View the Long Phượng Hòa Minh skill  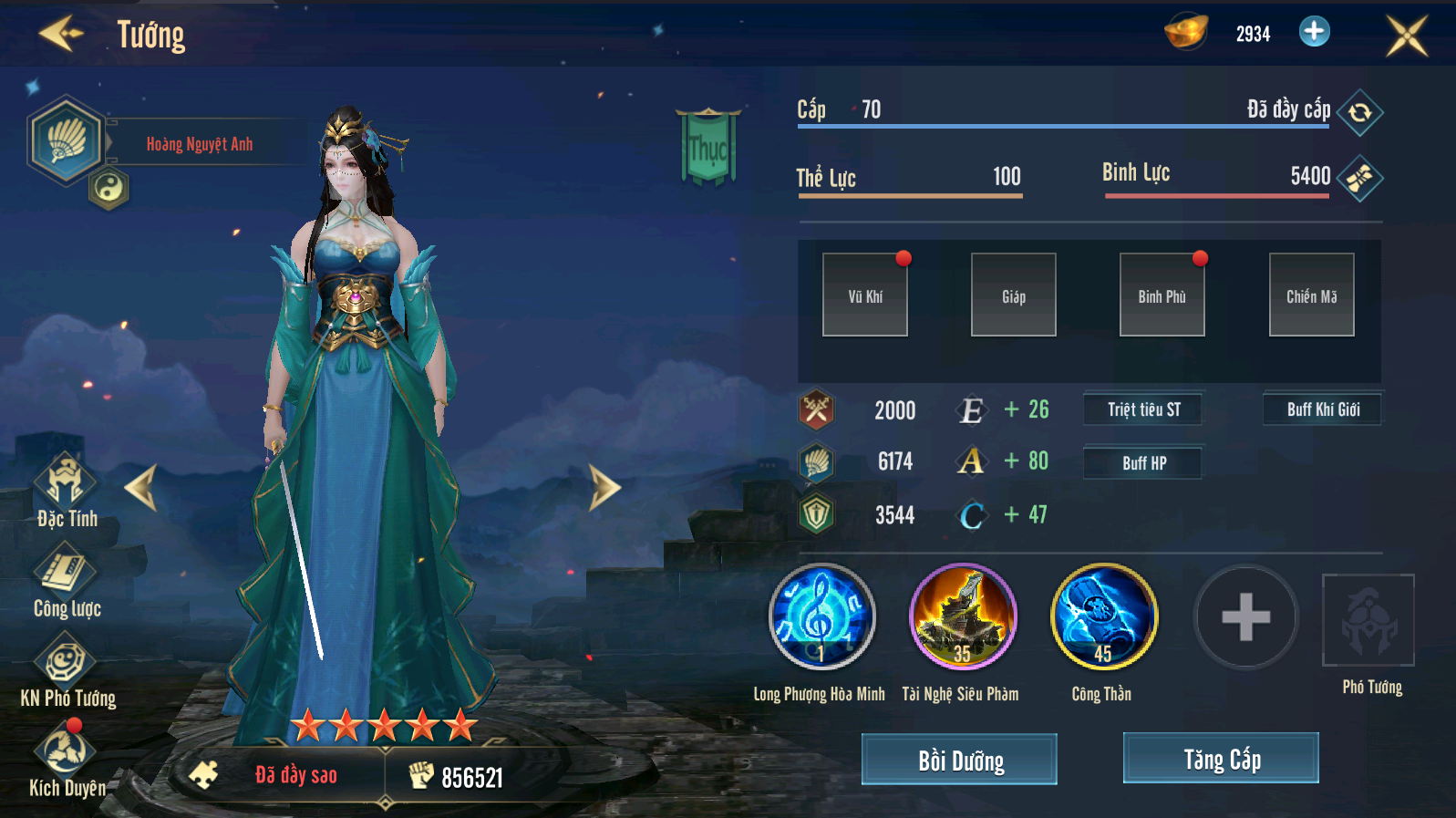point(821,617)
